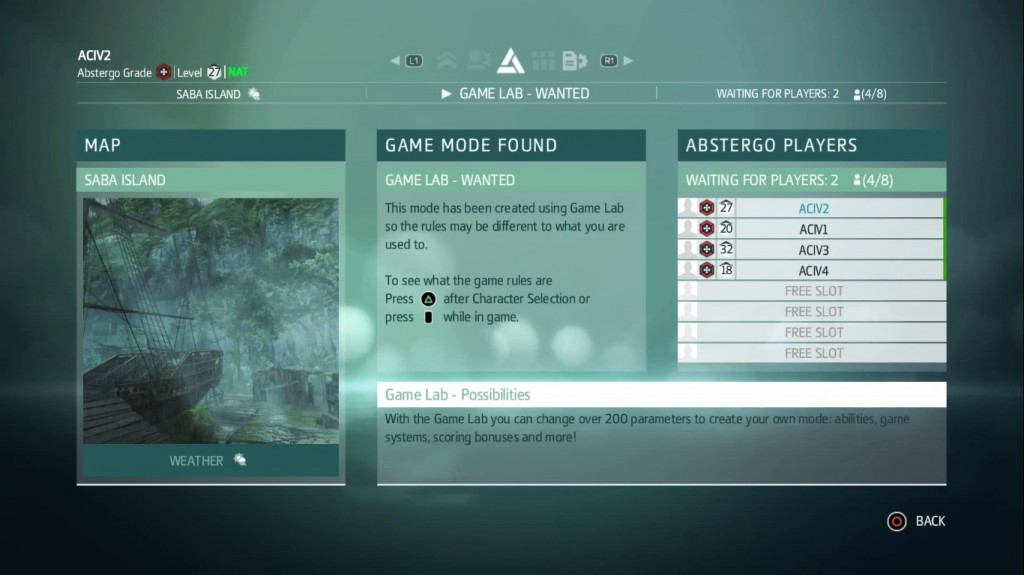
Task: Click the Saba Island map preview
Action: point(211,320)
